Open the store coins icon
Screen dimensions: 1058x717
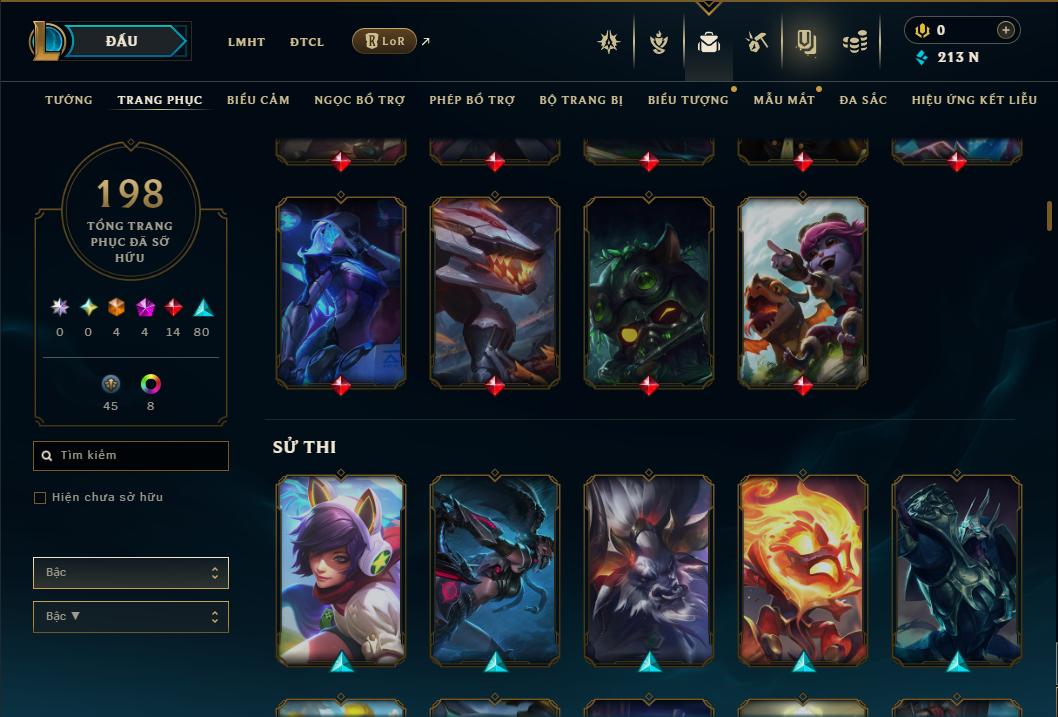853,42
